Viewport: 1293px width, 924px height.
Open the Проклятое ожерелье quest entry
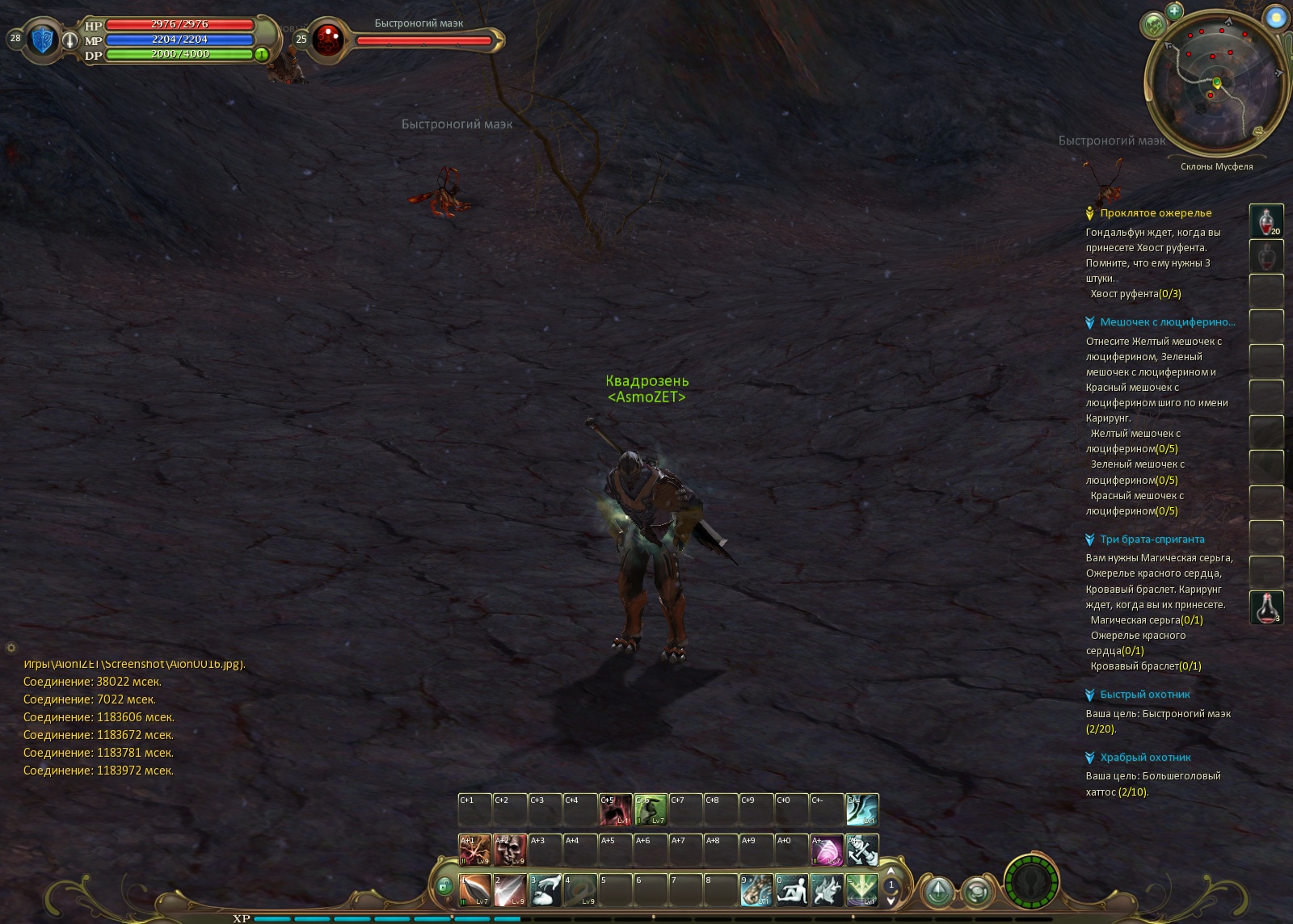coord(1156,213)
